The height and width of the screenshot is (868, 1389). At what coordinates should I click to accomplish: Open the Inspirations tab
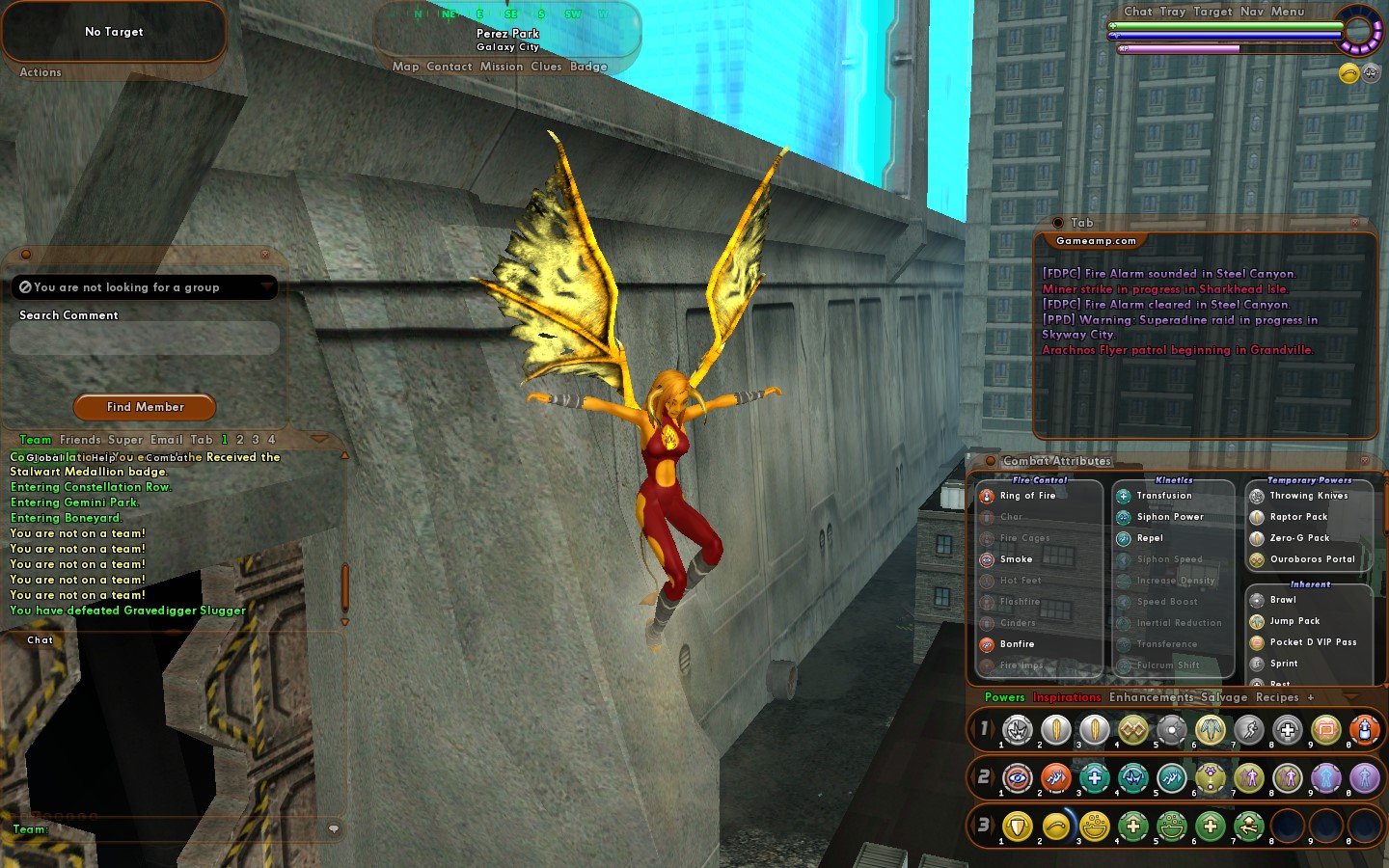[1067, 697]
